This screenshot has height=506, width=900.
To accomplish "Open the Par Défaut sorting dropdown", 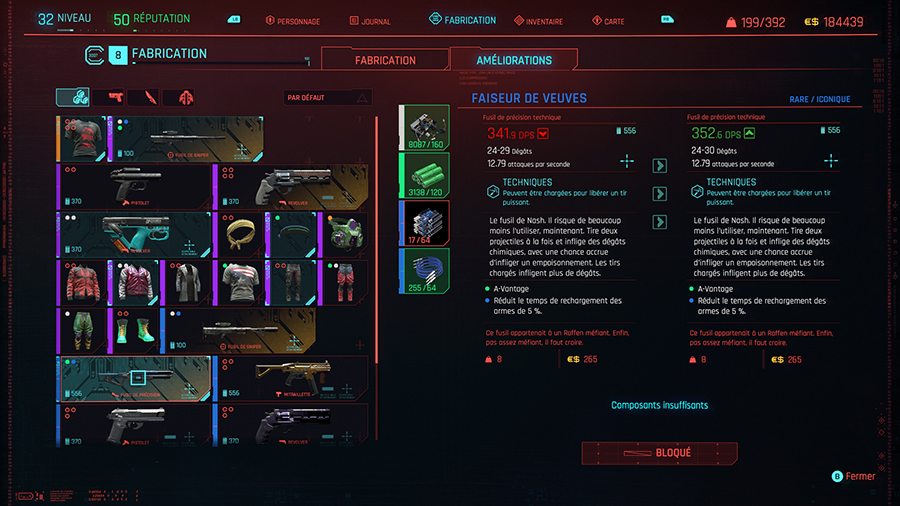I will [x=328, y=98].
